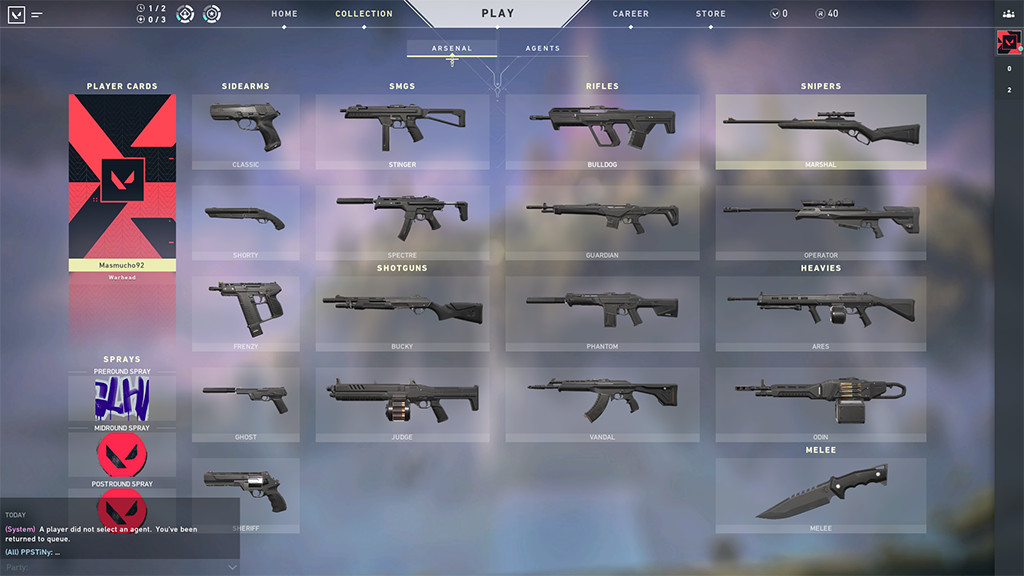The height and width of the screenshot is (576, 1024).
Task: Go to the Play screen
Action: [497, 14]
